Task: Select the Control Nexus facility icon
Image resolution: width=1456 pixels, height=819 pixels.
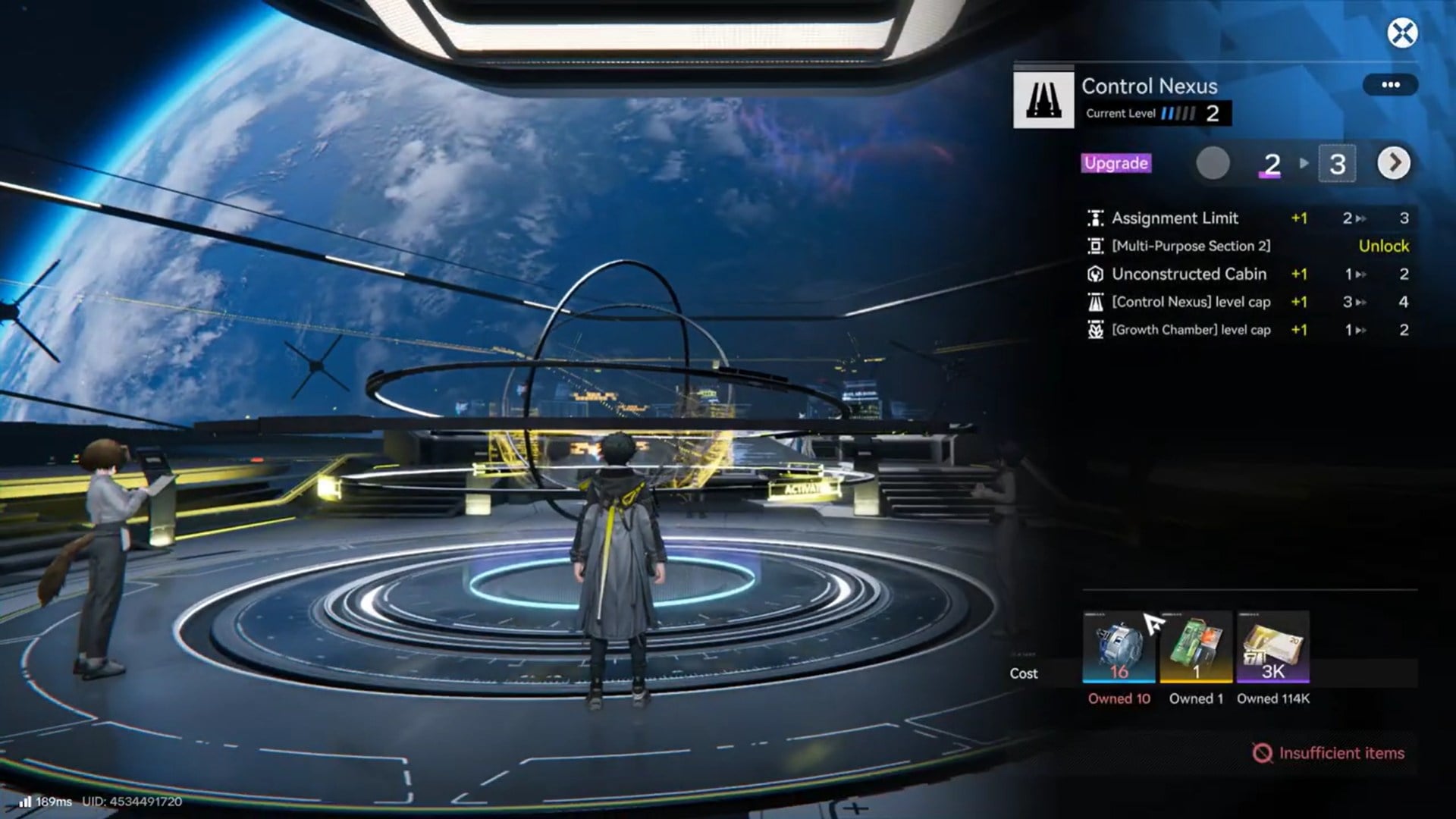Action: (1043, 99)
